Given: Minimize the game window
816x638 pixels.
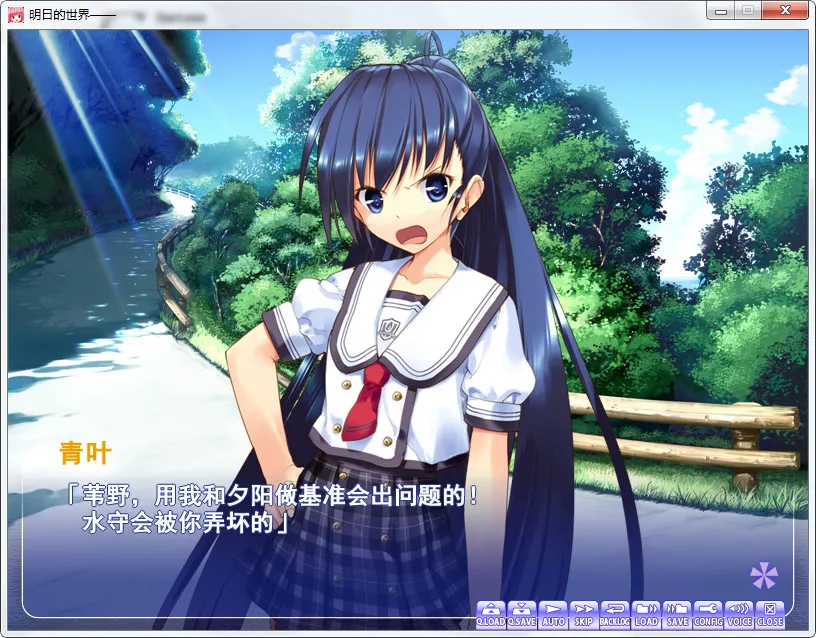Looking at the screenshot, I should [720, 11].
